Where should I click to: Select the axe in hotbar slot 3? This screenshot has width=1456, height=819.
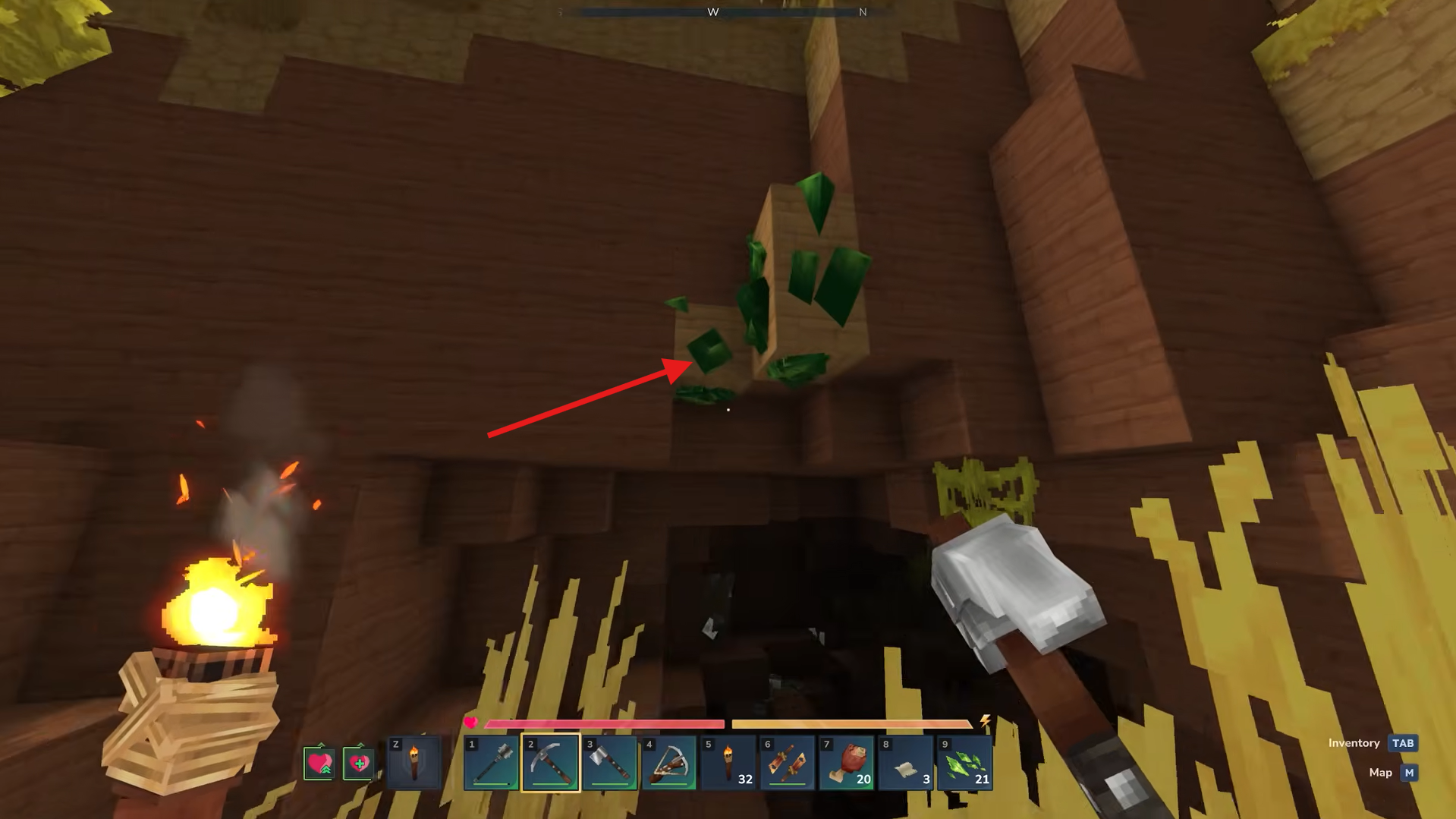click(x=609, y=763)
